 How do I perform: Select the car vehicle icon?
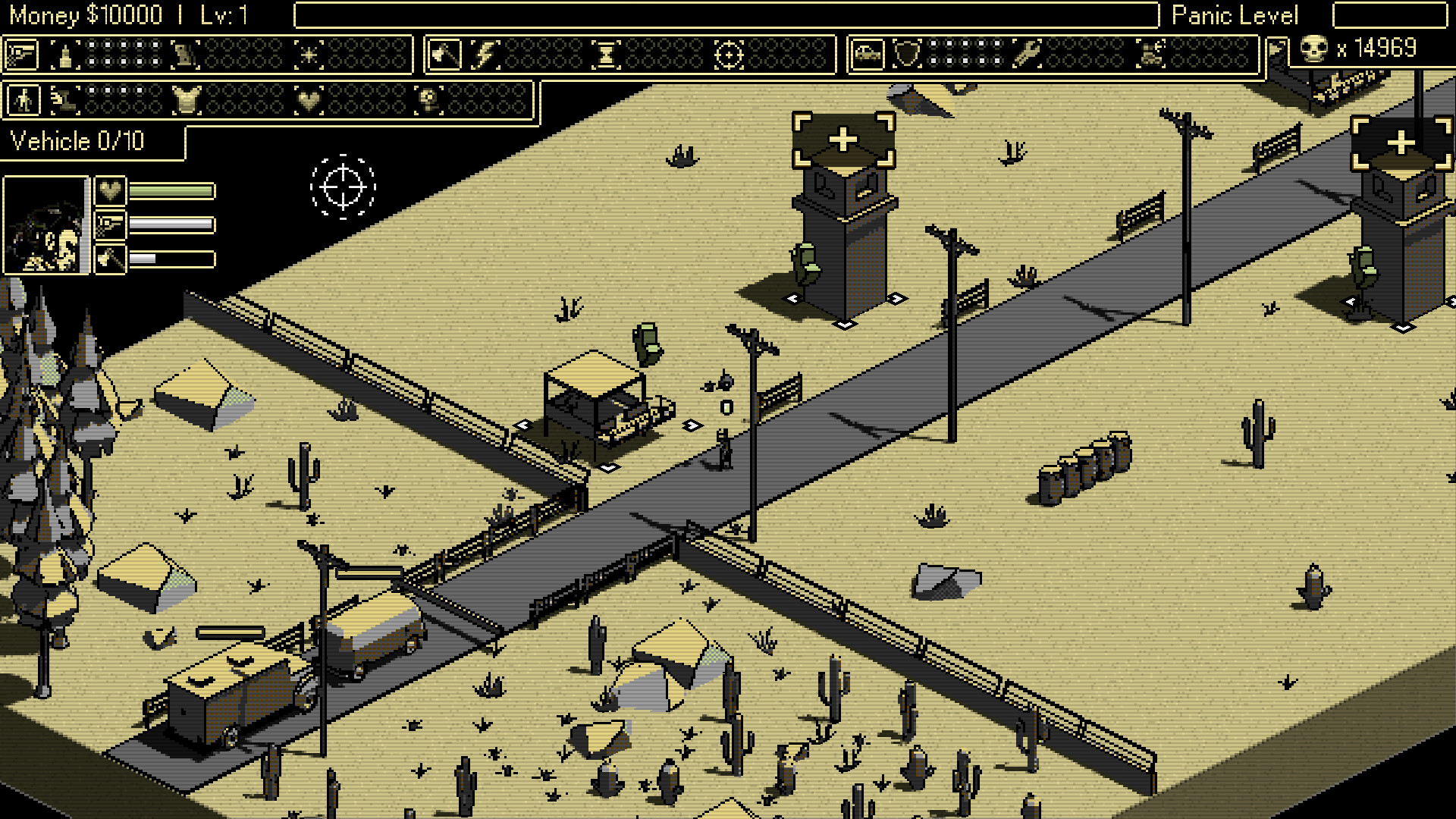[x=868, y=53]
